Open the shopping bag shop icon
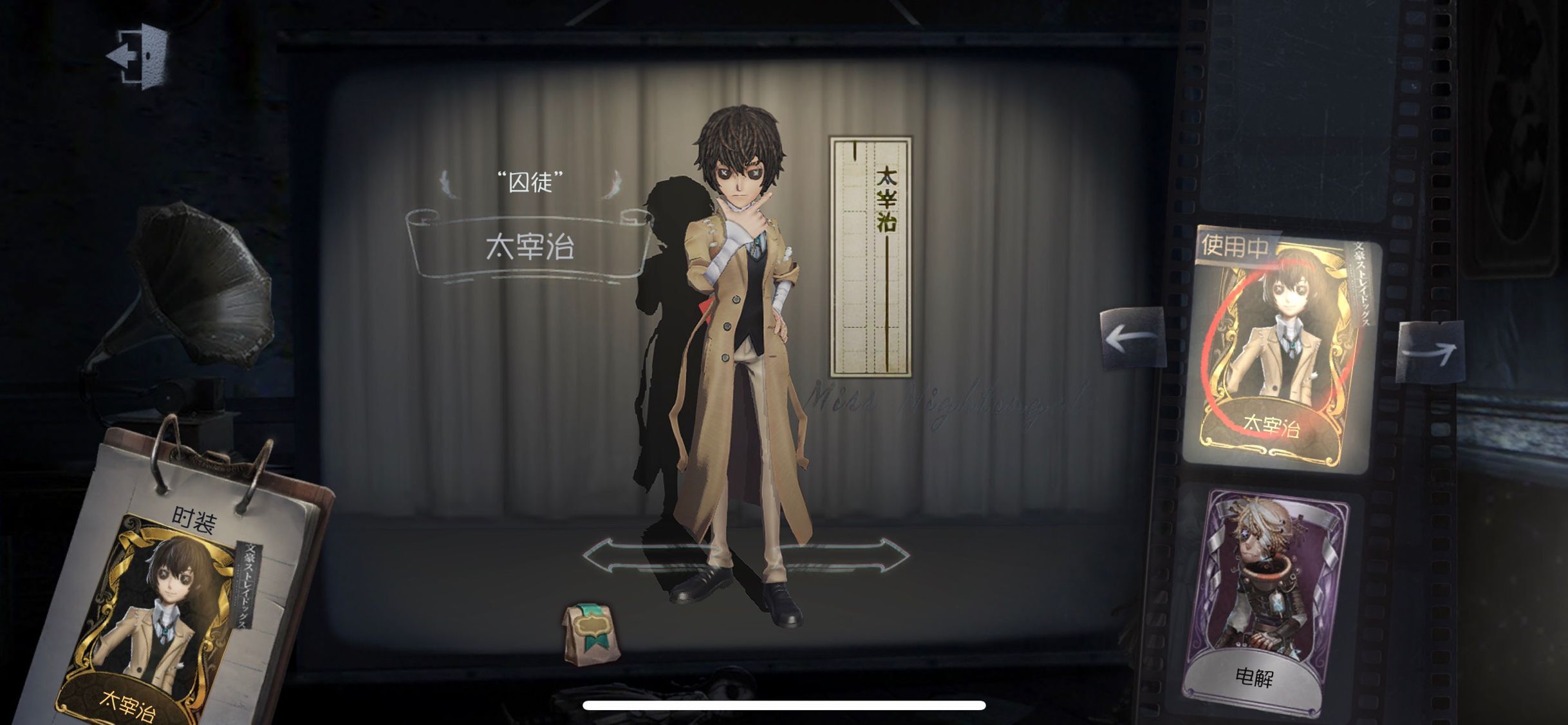Screen dimensions: 1568x725 [590, 633]
